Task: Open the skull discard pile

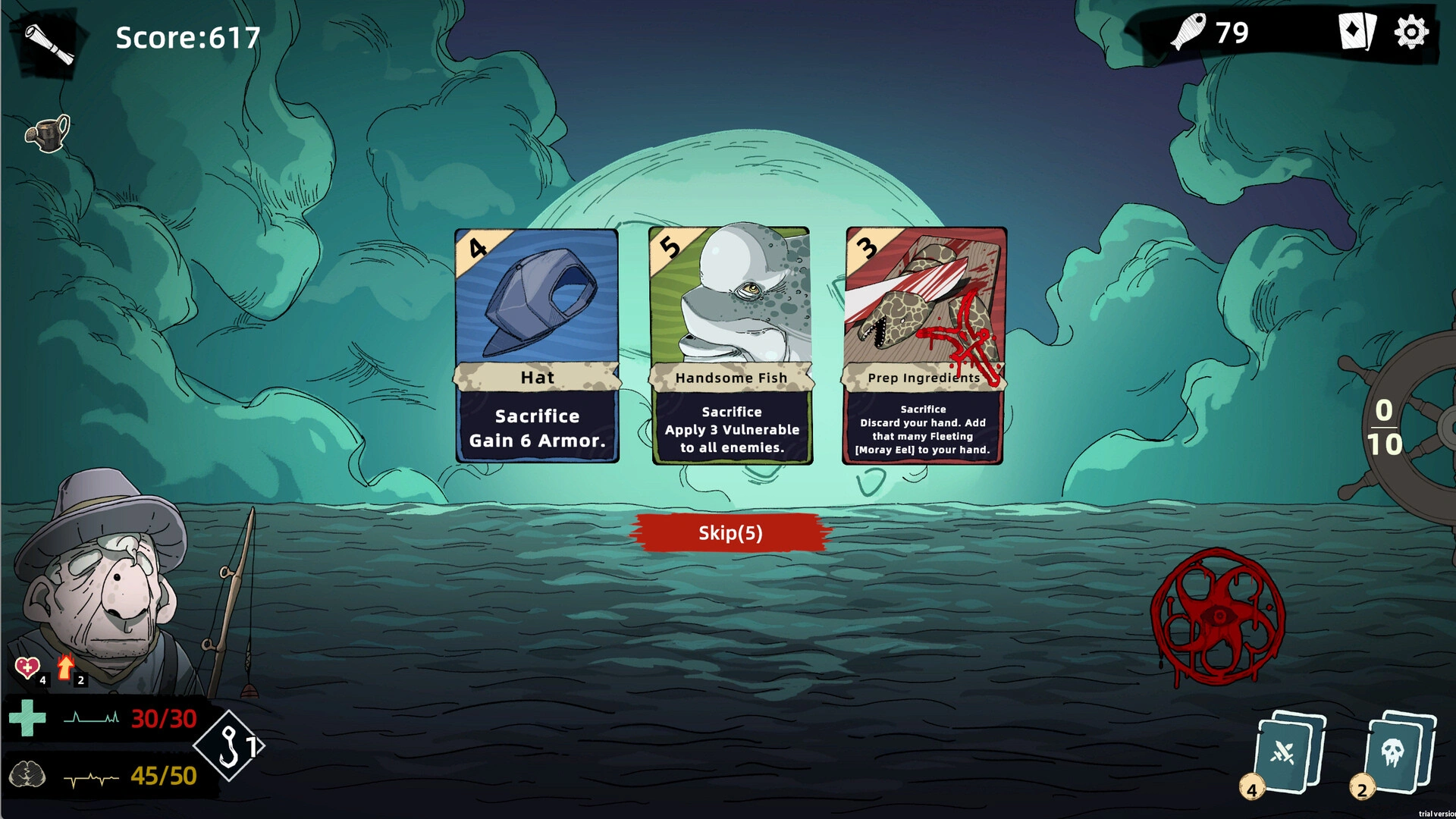Action: [x=1397, y=753]
